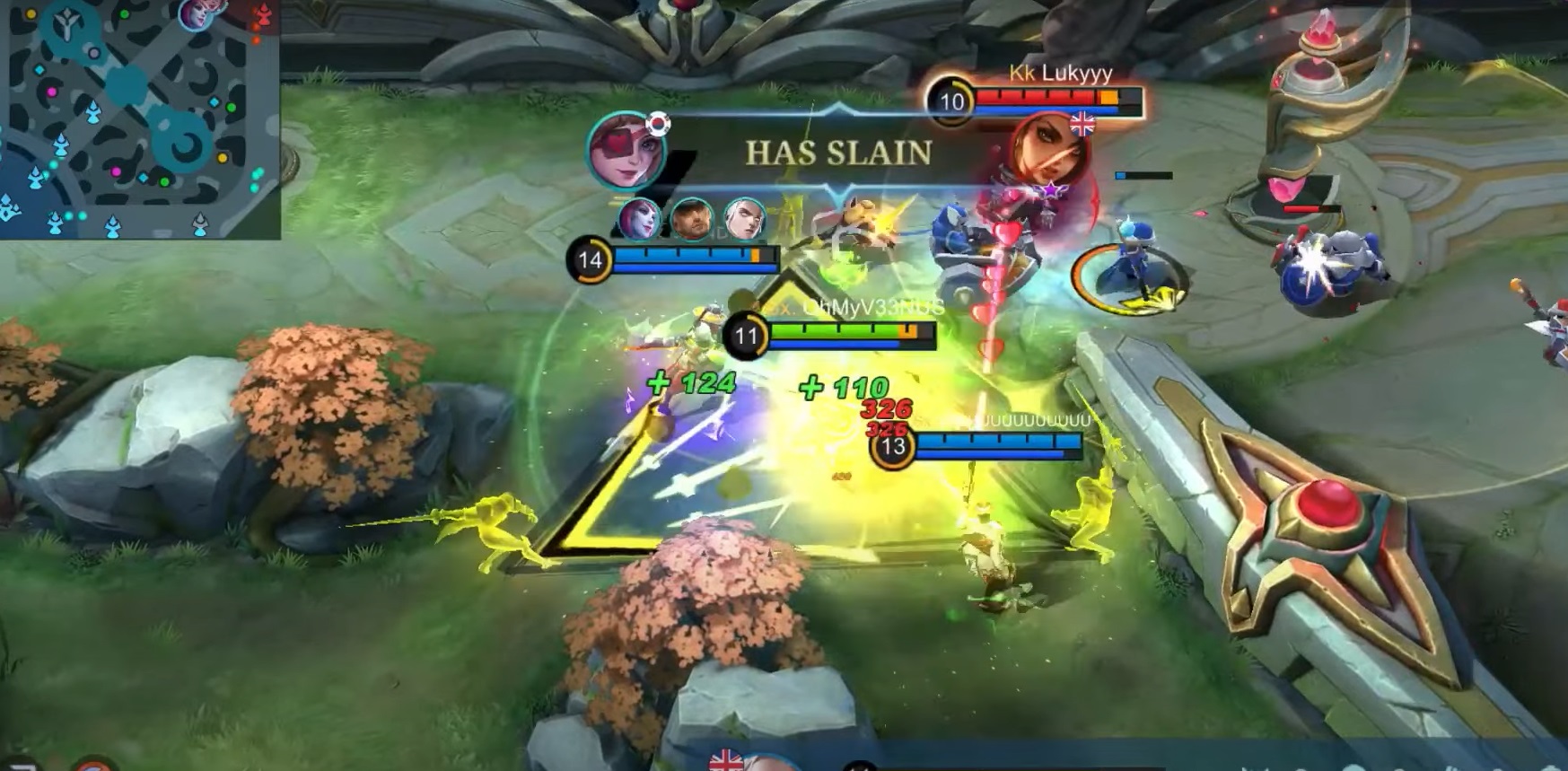The image size is (1568, 771).
Task: Select the yellow buff dot on the minimap
Action: coord(223,158)
